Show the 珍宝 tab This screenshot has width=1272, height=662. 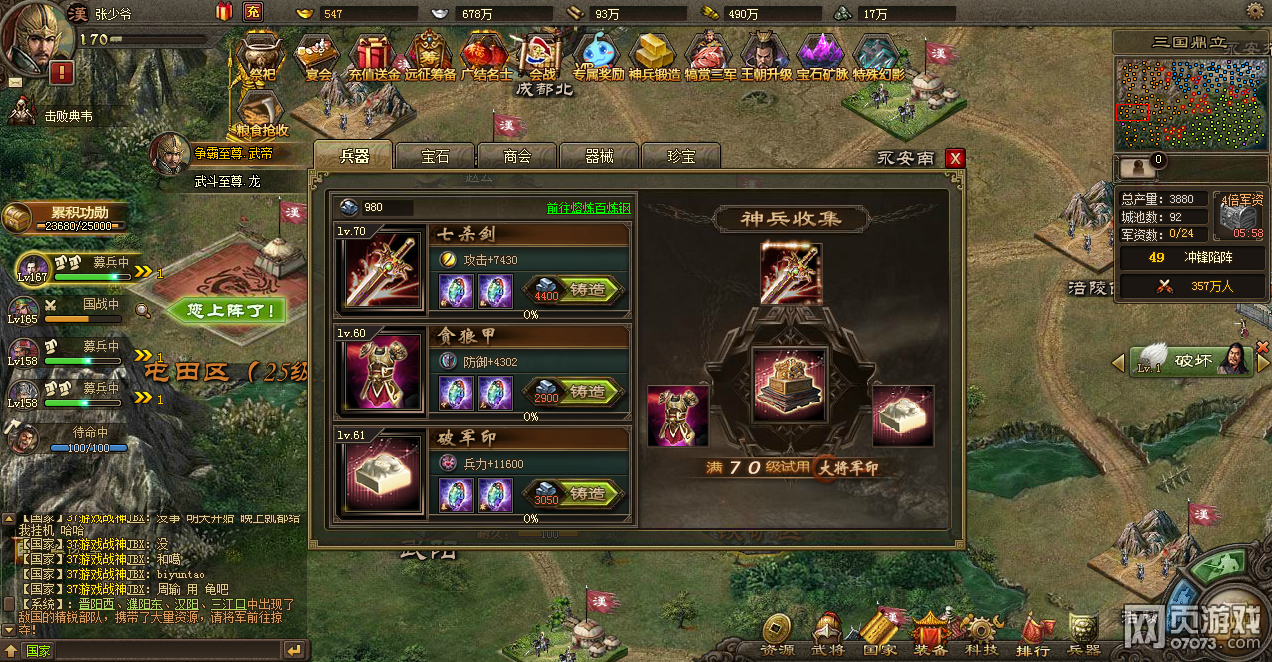click(681, 156)
